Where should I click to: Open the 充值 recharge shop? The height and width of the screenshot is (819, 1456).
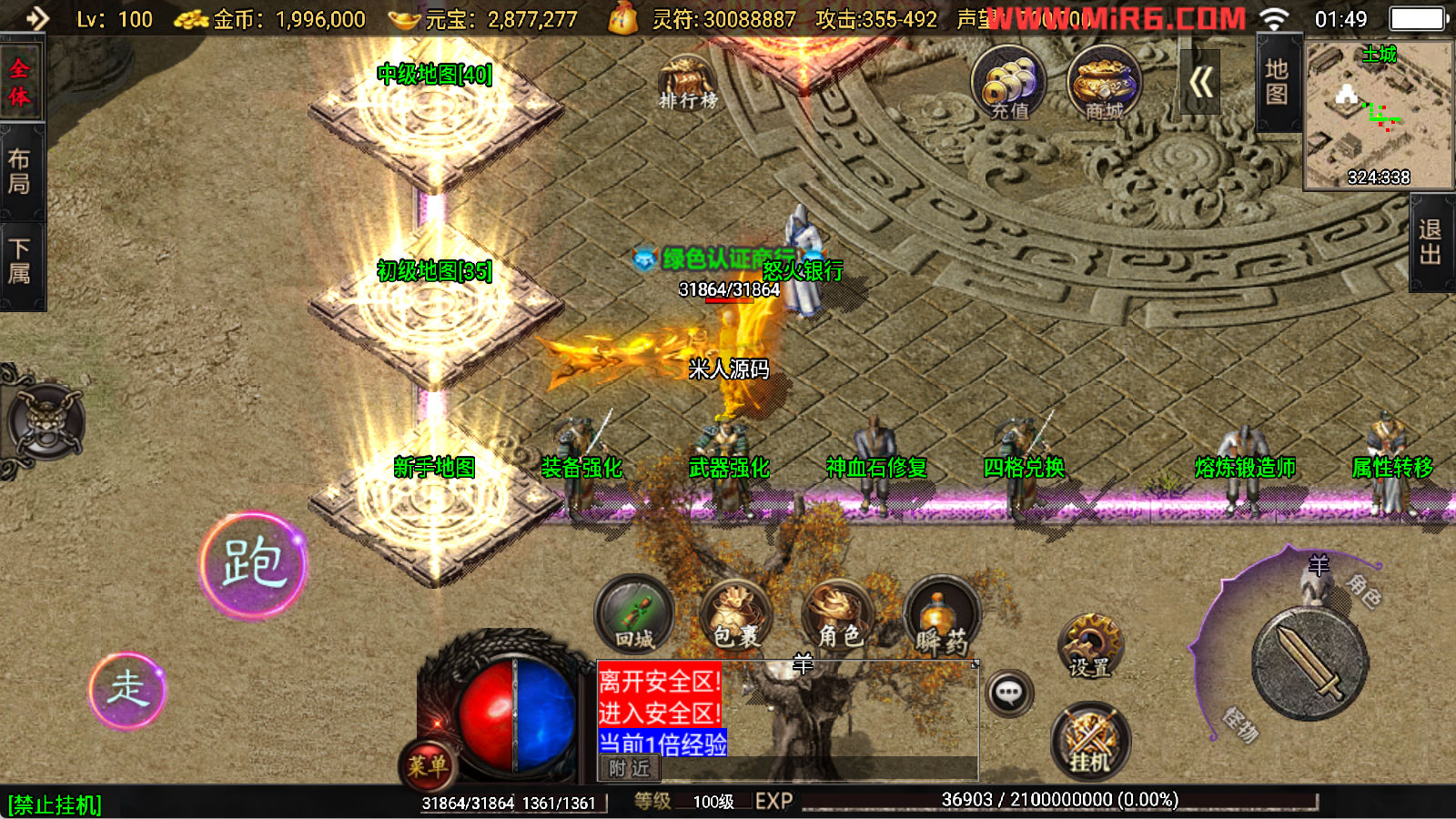[1008, 84]
